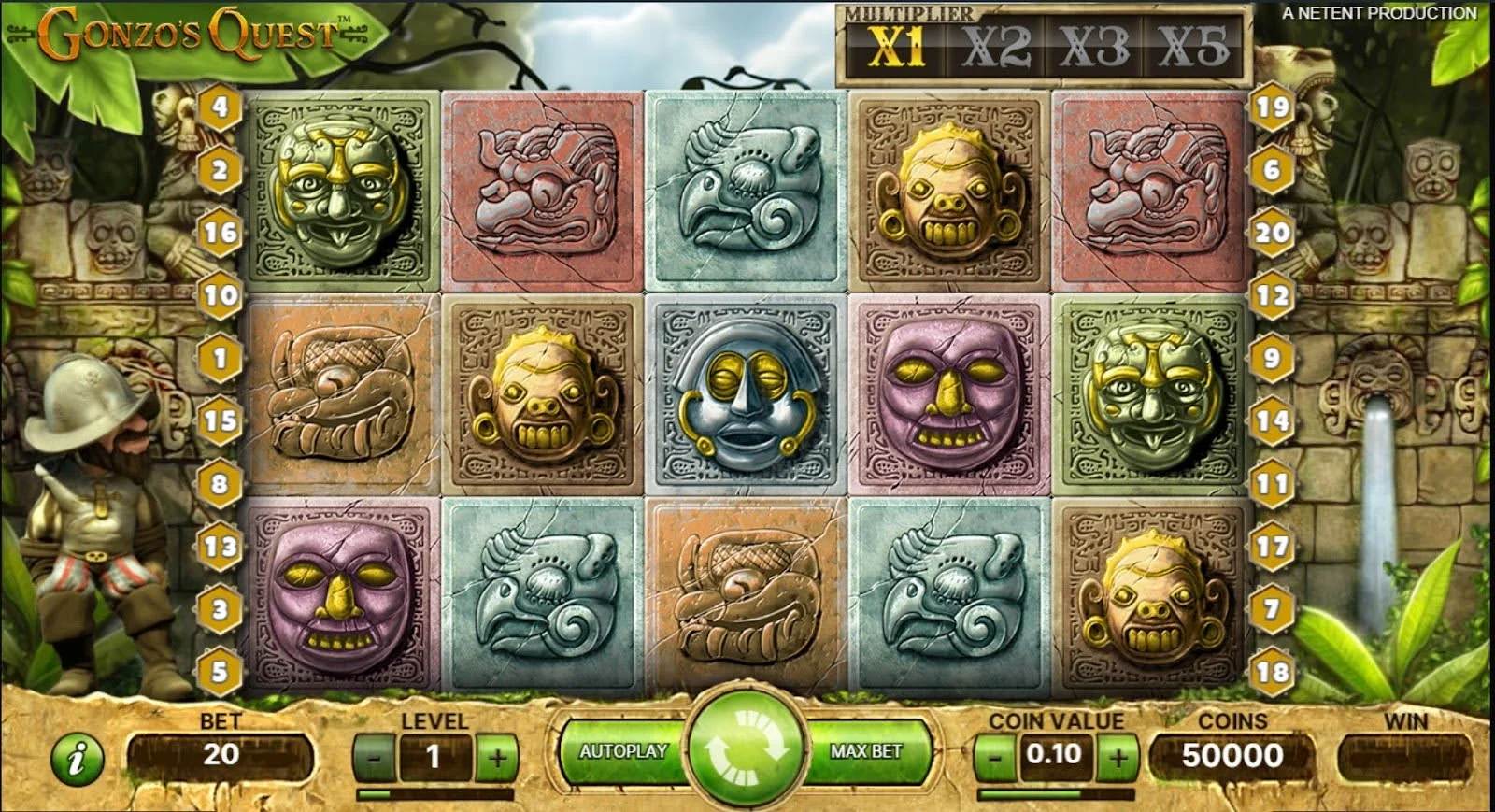Highlight payline 9 marker

point(1273,358)
